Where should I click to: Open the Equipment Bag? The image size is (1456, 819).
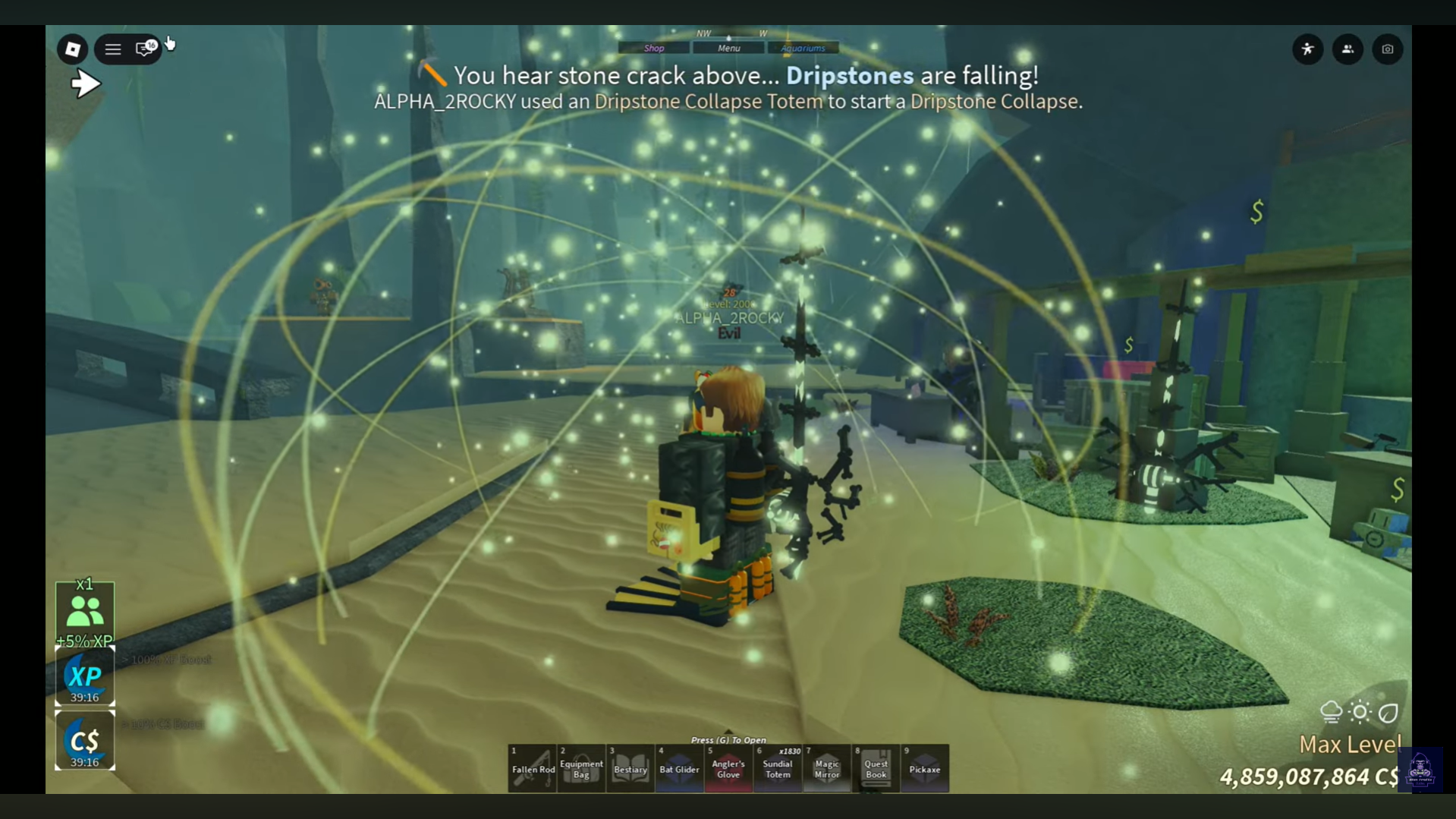[580, 768]
